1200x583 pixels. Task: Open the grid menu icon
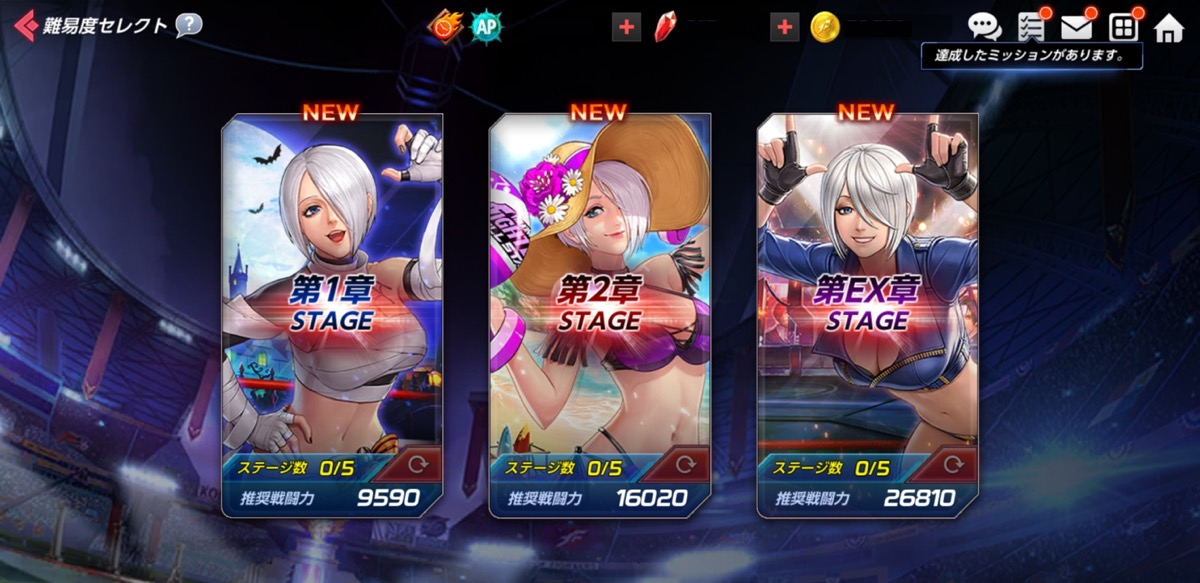(1123, 27)
